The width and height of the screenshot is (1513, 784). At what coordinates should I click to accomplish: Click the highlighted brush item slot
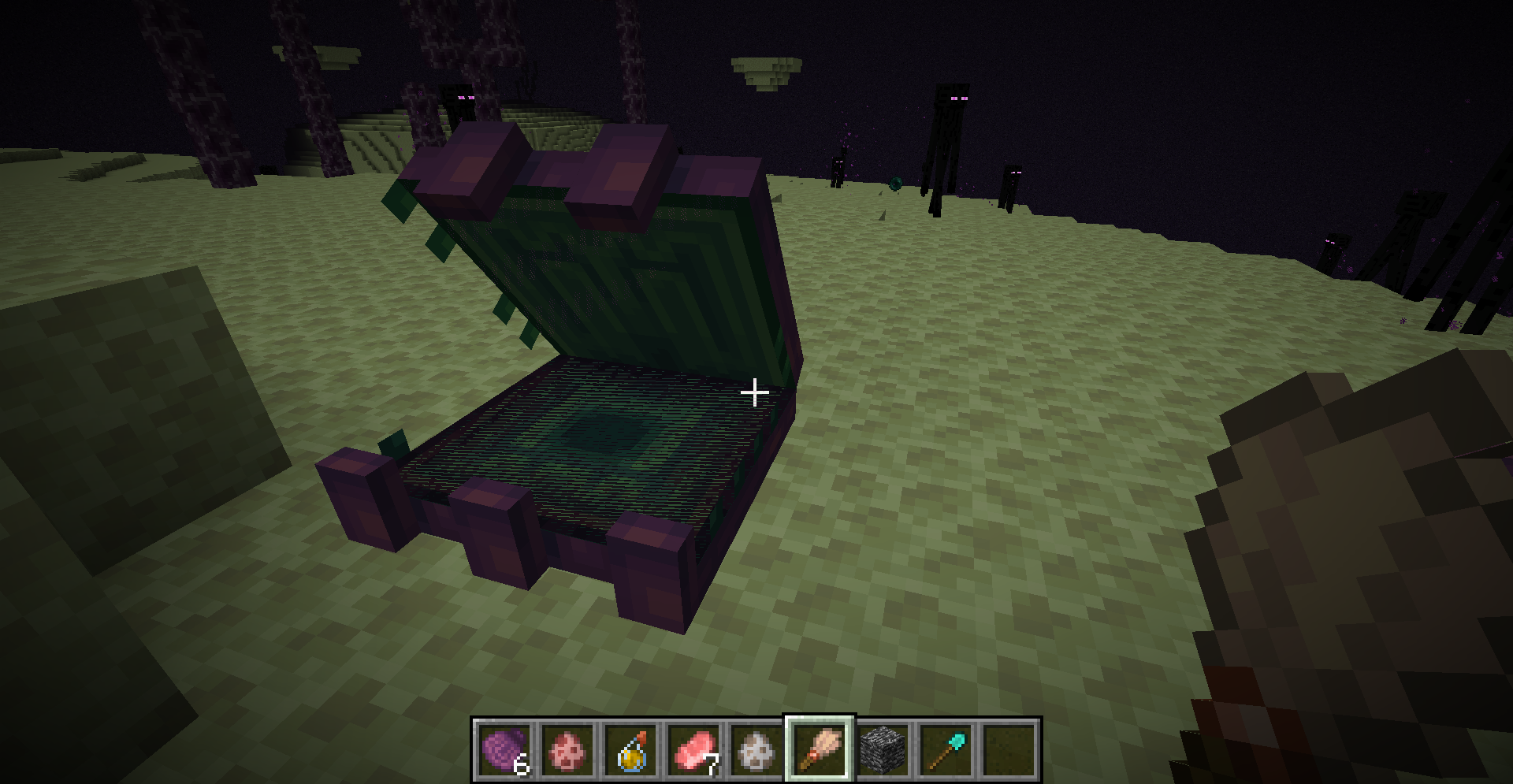[820, 749]
